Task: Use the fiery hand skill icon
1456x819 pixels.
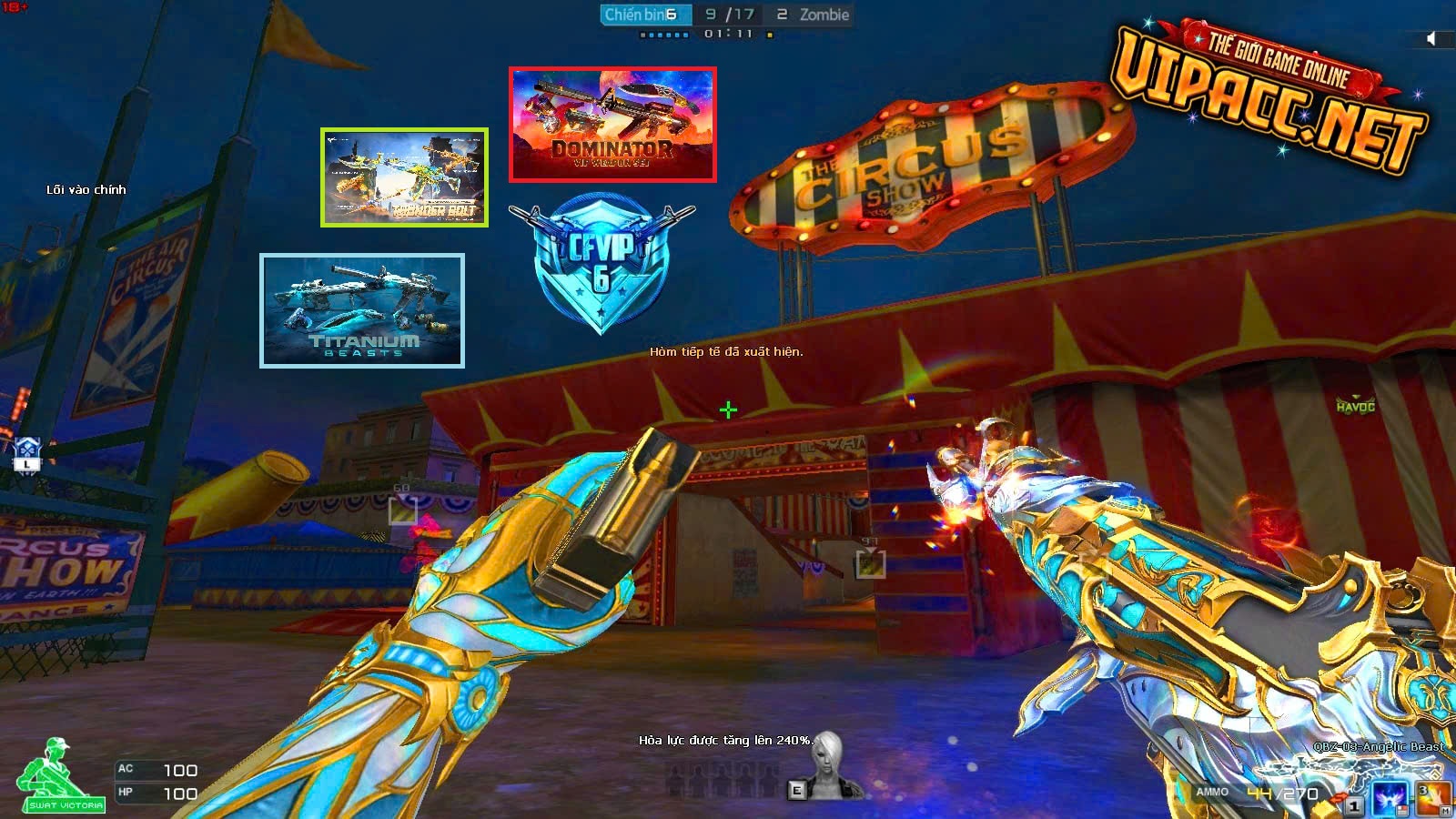Action: 1432,797
